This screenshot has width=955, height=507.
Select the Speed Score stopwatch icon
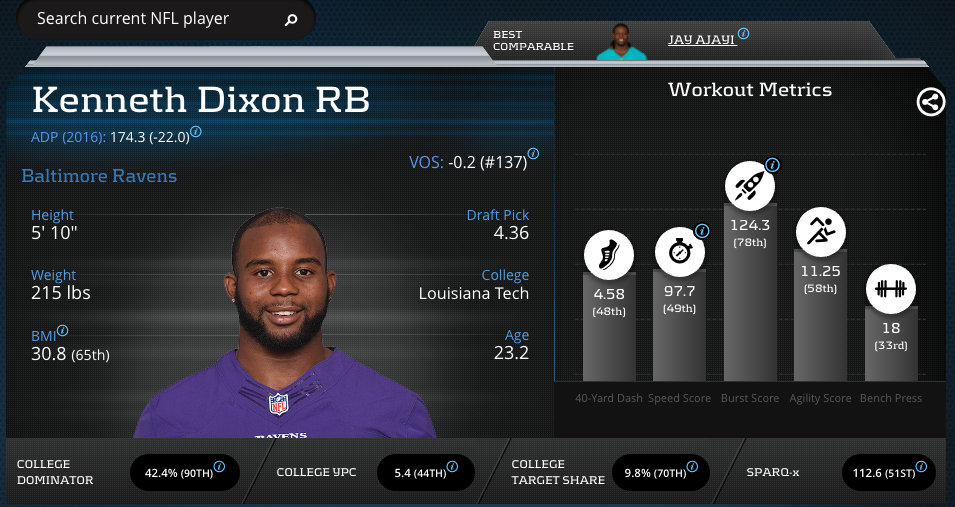pos(680,253)
